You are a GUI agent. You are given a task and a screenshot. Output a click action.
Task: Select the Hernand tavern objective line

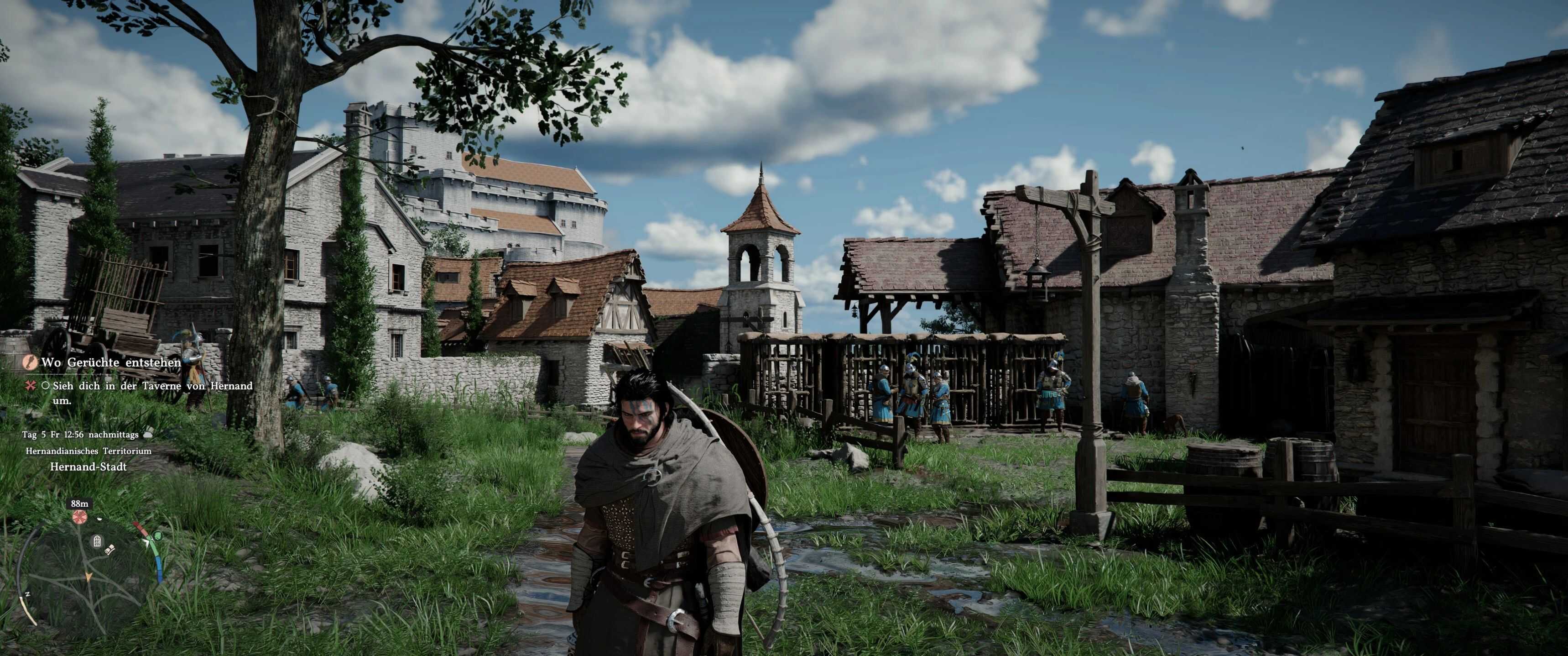click(152, 386)
